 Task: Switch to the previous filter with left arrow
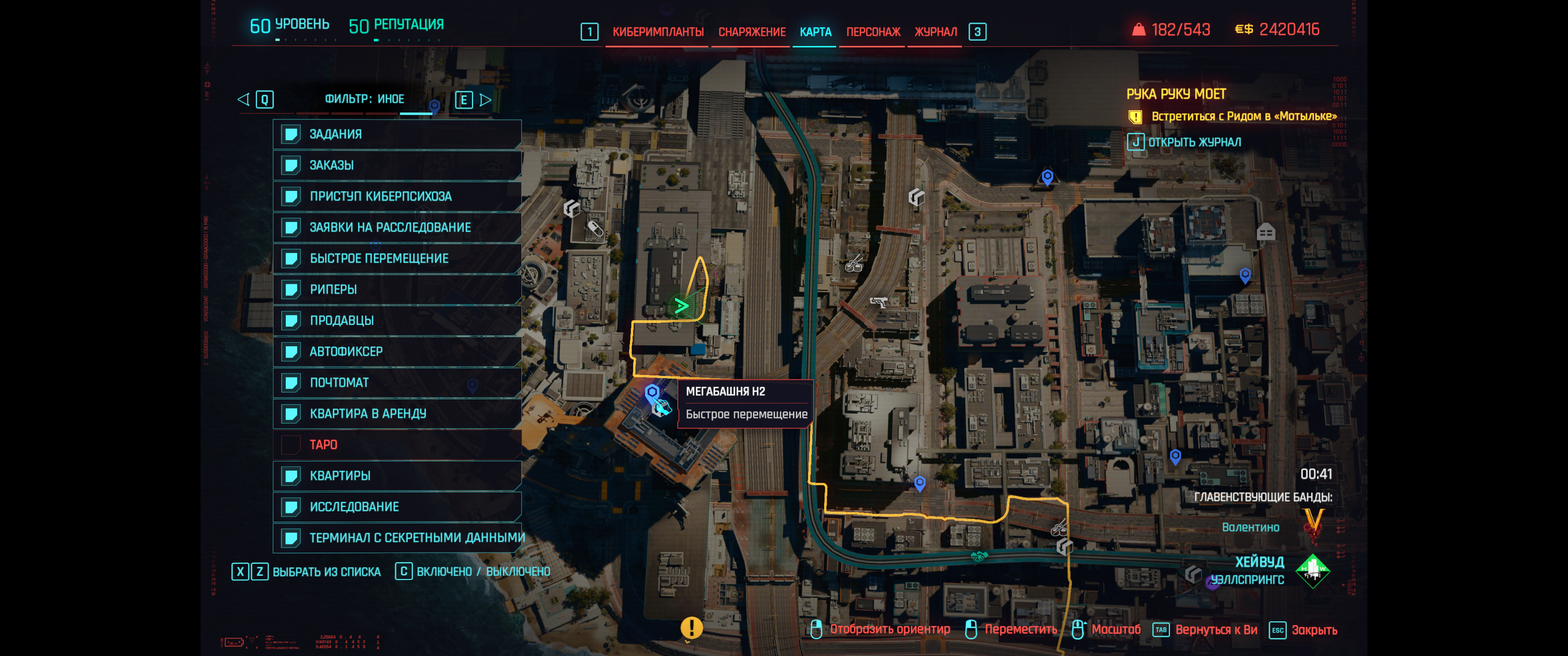click(243, 99)
